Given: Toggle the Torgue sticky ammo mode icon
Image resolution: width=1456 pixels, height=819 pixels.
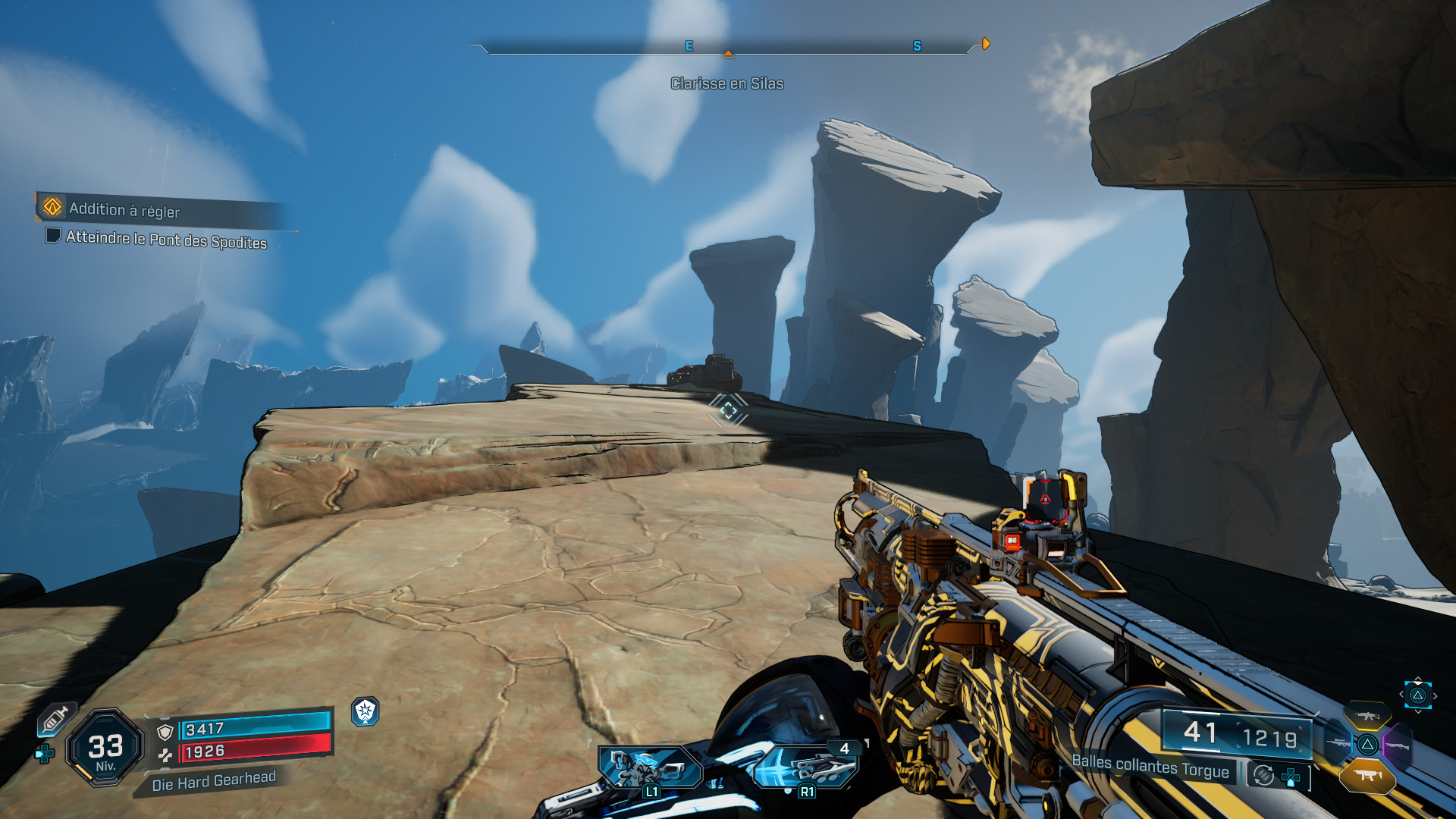Looking at the screenshot, I should (x=1263, y=775).
